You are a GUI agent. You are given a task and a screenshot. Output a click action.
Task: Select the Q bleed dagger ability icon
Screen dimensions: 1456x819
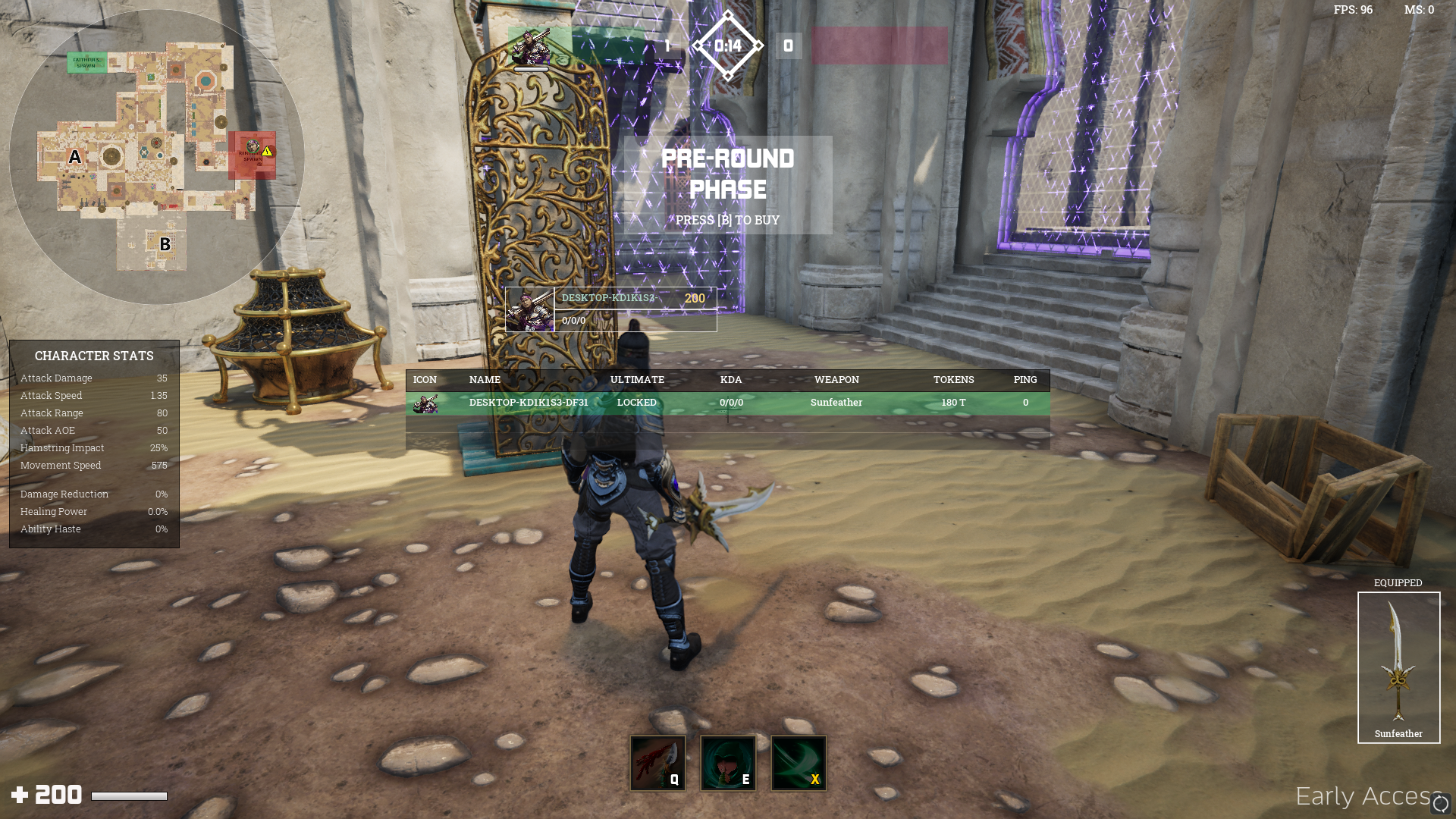pos(657,763)
